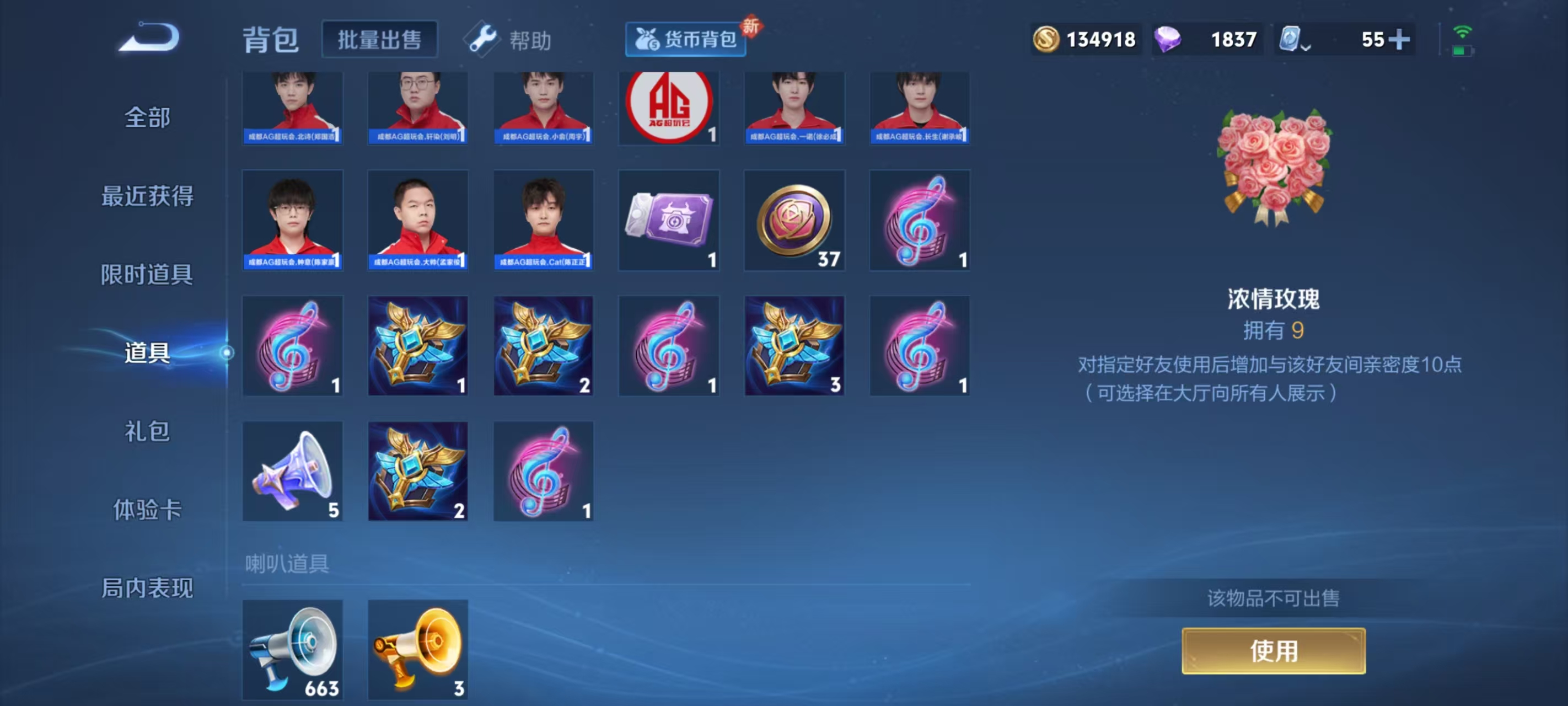Use the 浓情玫瑰 item with 使用

[1273, 651]
